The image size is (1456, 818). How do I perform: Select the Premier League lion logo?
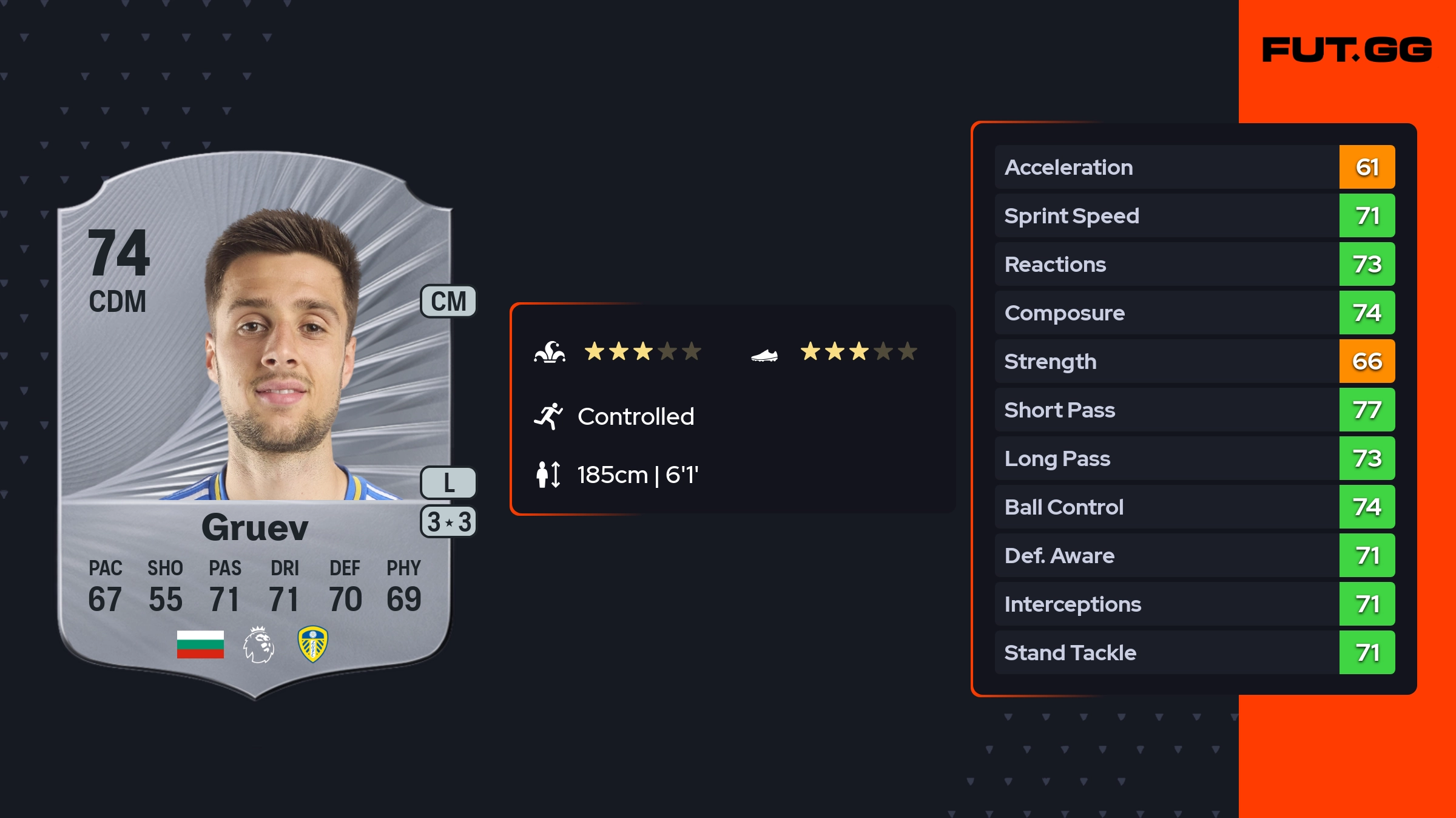(259, 644)
